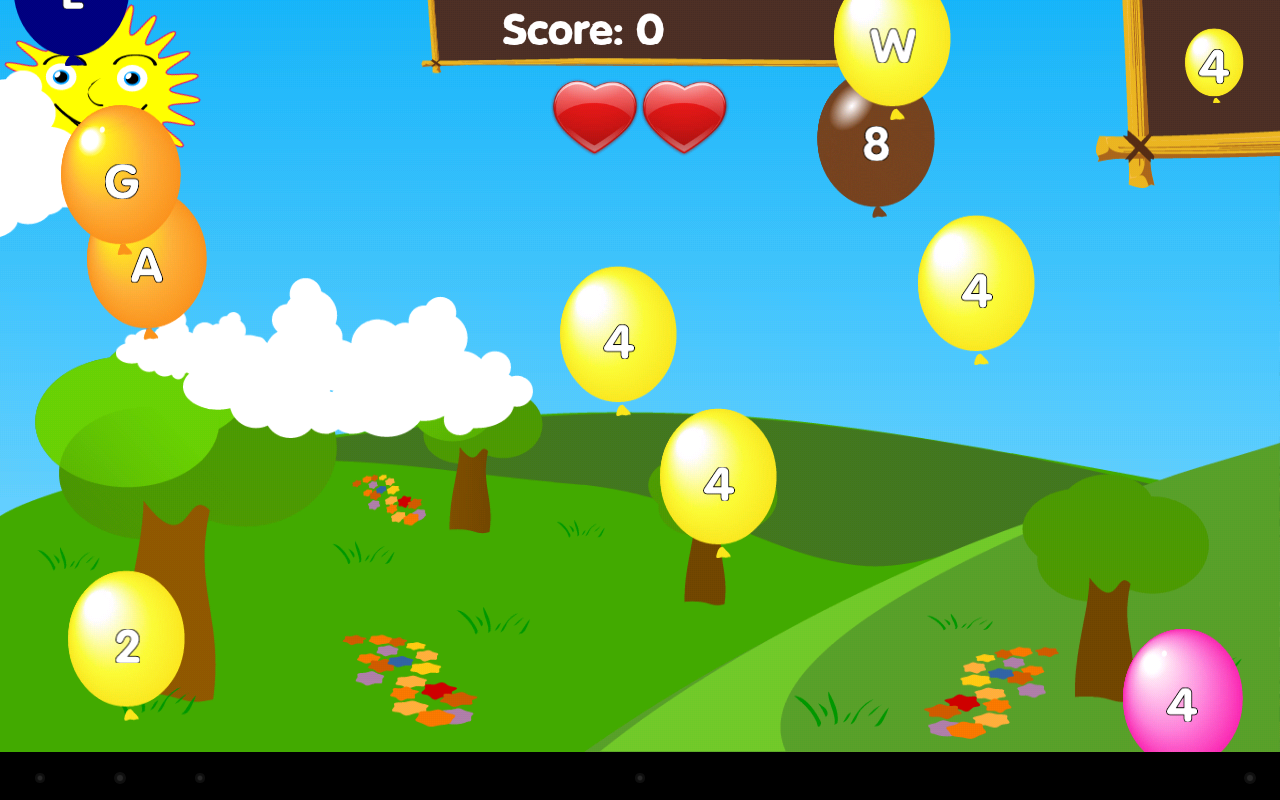Pop the orange balloon labeled A
1280x800 pixels.
point(147,263)
